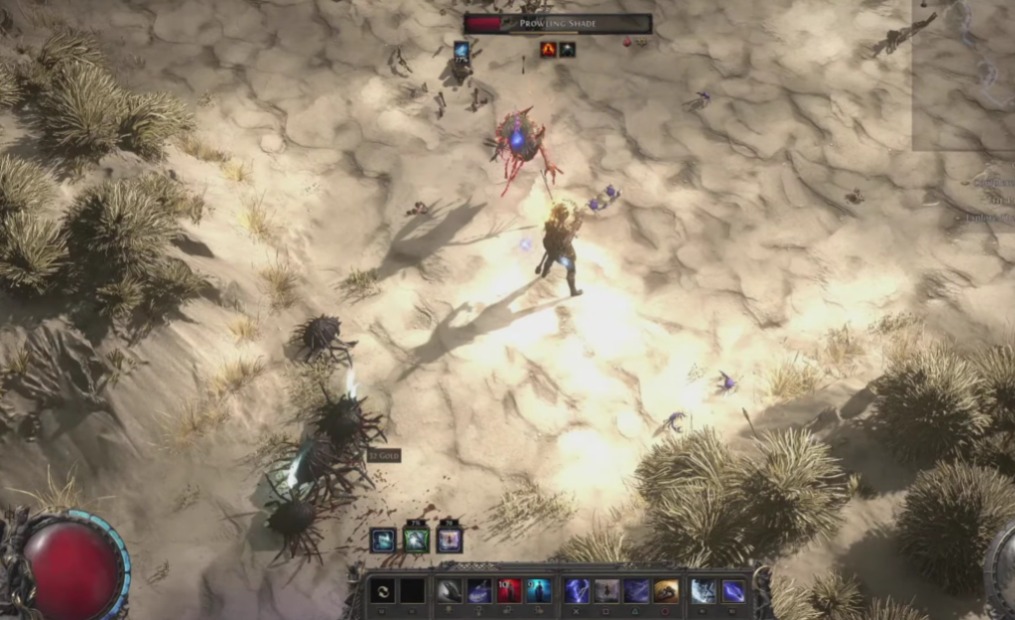Activate the icy white frost skill
The height and width of the screenshot is (620, 1015).
[703, 591]
